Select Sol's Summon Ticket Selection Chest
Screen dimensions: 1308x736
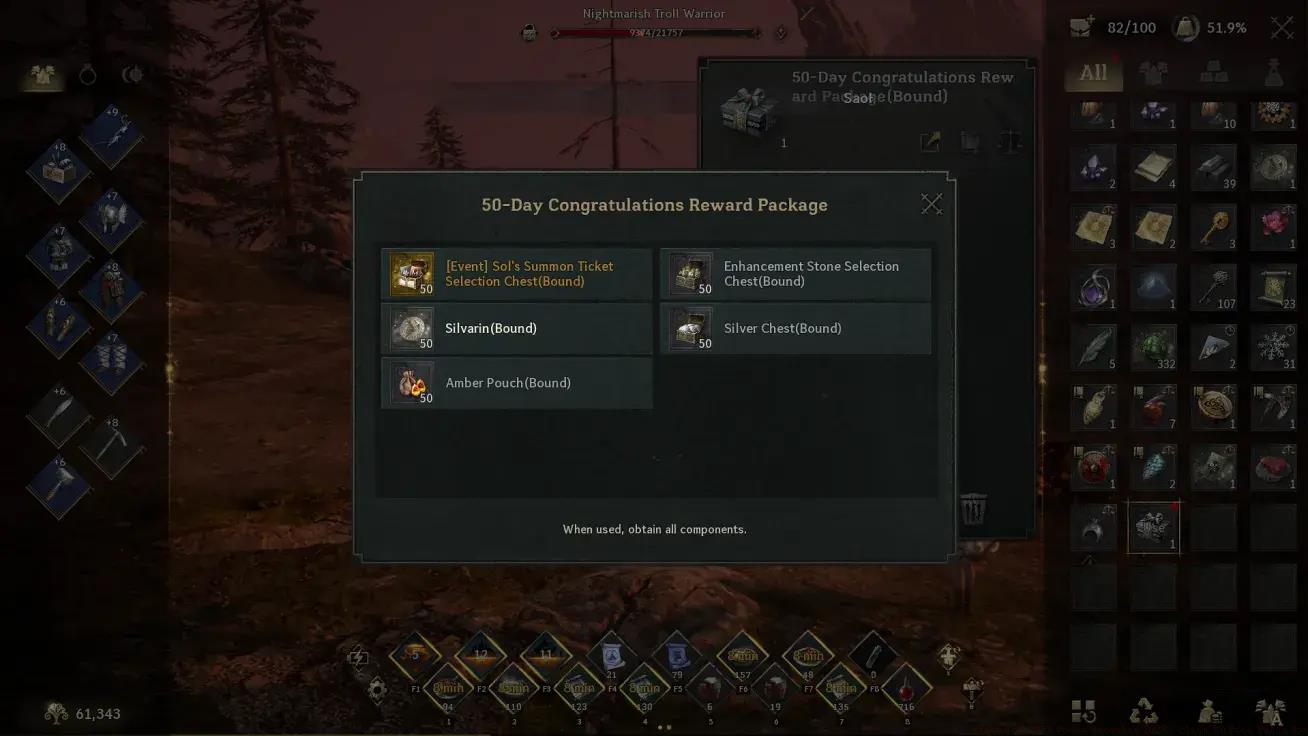click(x=516, y=274)
